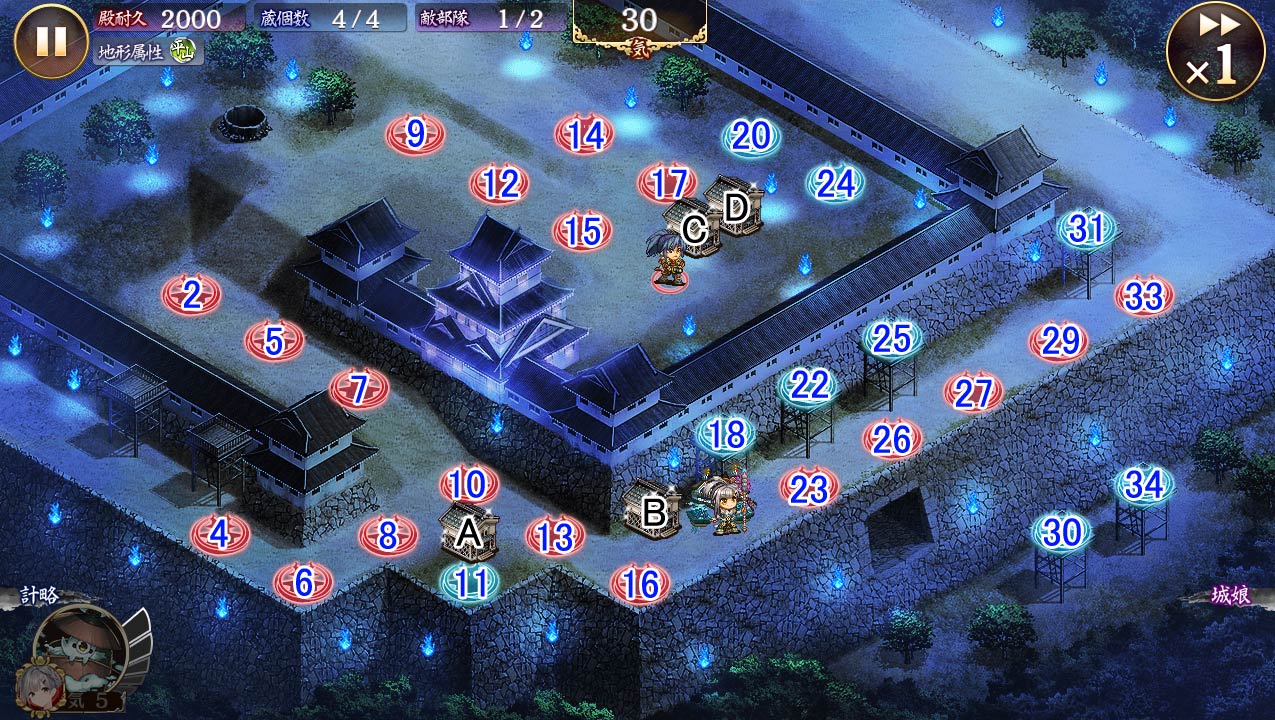Select red placement tile 16

tap(640, 584)
